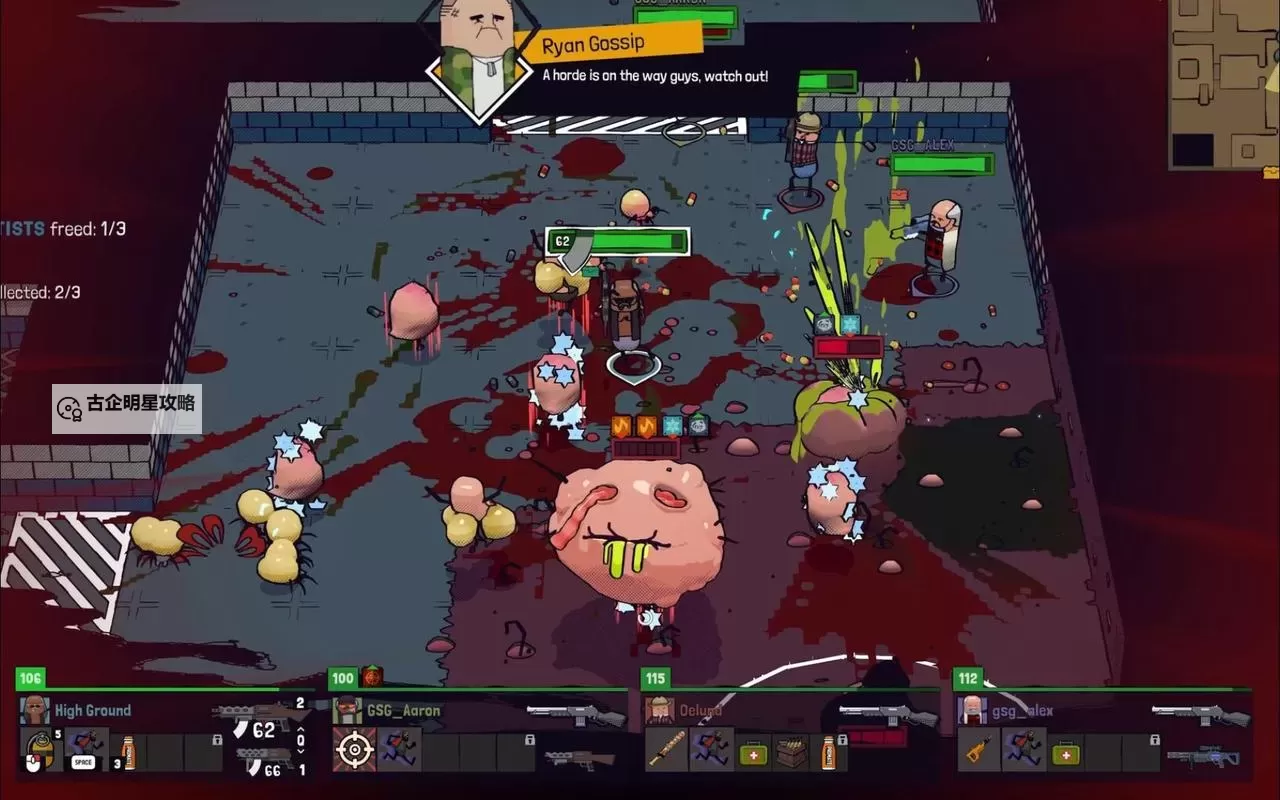Click the High Ground player portrait
Viewport: 1280px width, 800px height.
tap(35, 710)
